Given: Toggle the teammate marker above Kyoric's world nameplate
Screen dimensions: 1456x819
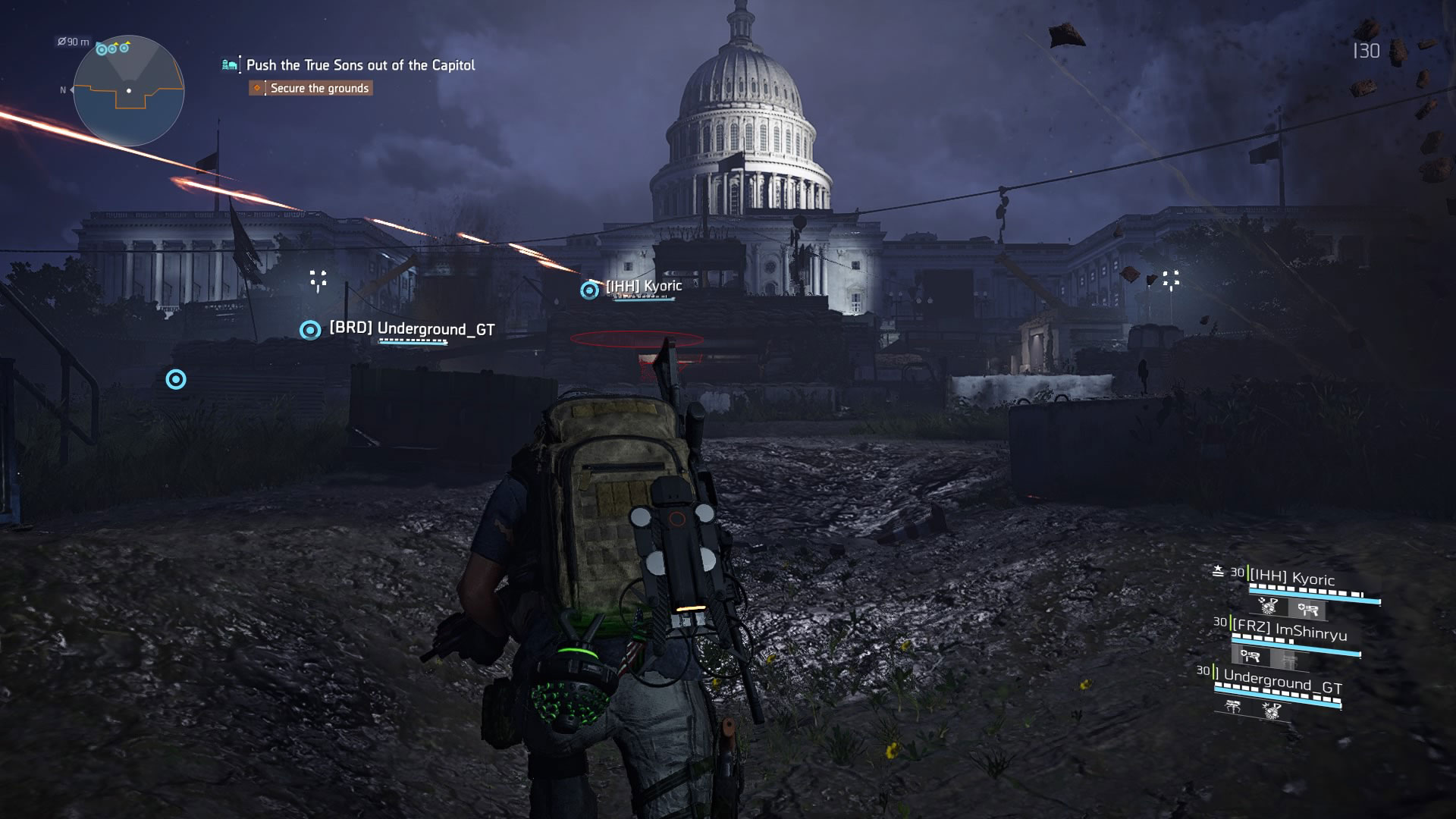Looking at the screenshot, I should pyautogui.click(x=588, y=288).
